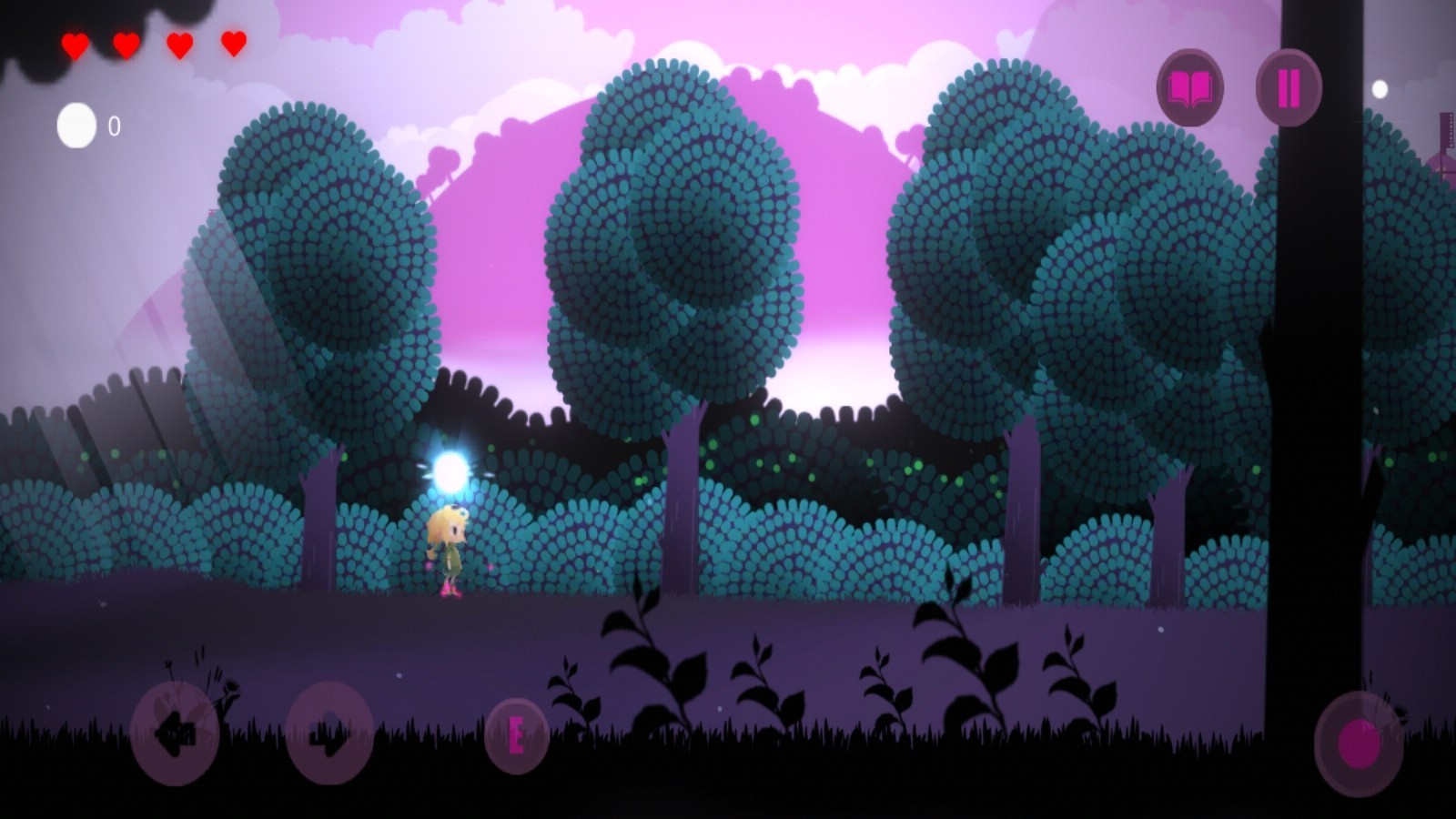Tap the round pink action button
Viewport: 1456px width, 819px height.
click(1359, 743)
